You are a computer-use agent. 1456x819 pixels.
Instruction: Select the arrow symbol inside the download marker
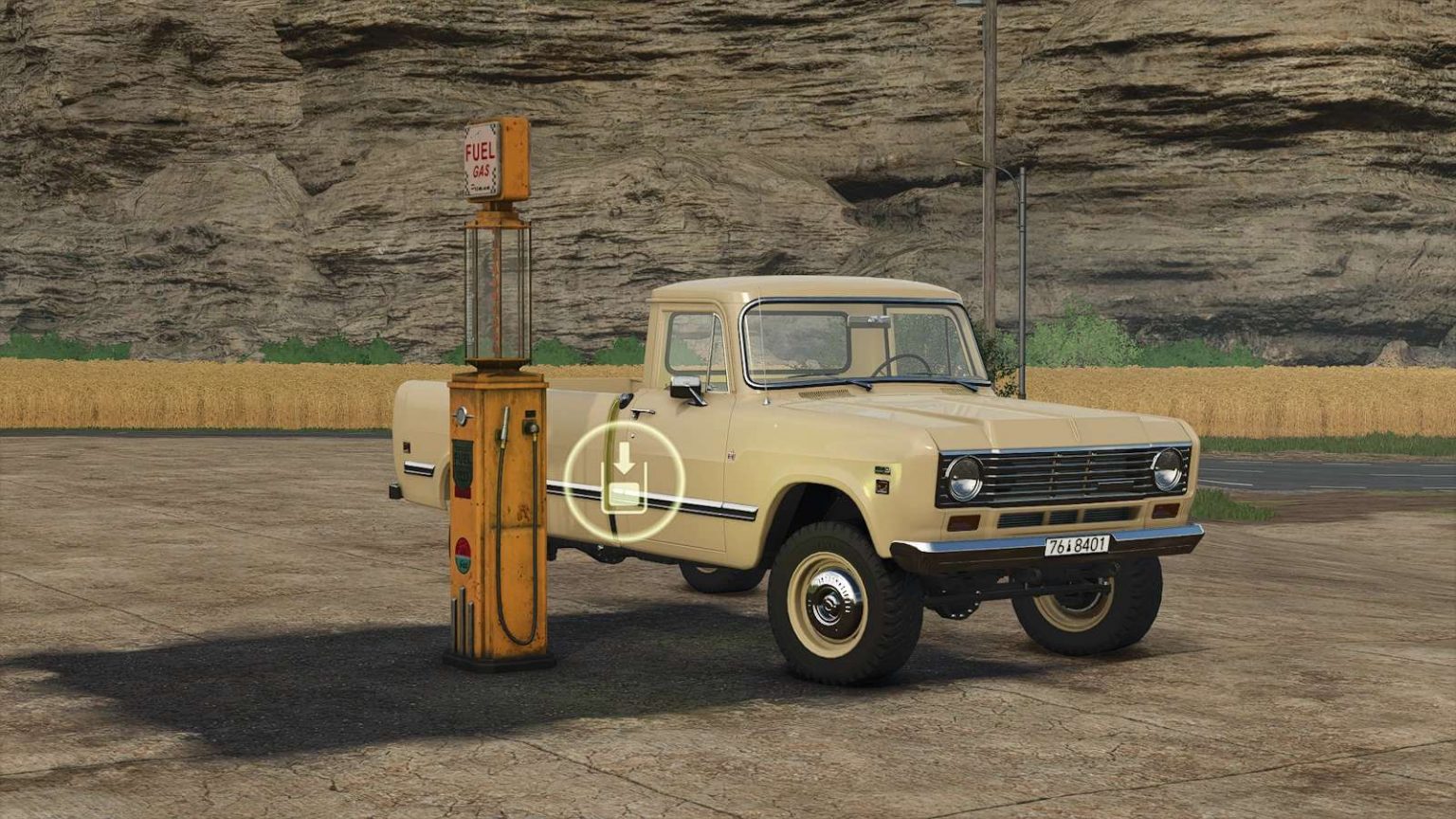coord(625,456)
